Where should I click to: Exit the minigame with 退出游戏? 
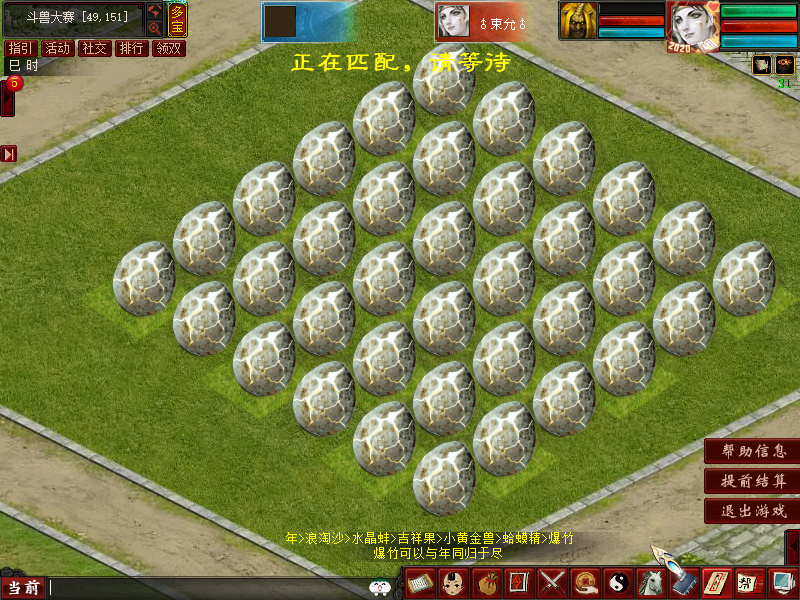point(751,511)
